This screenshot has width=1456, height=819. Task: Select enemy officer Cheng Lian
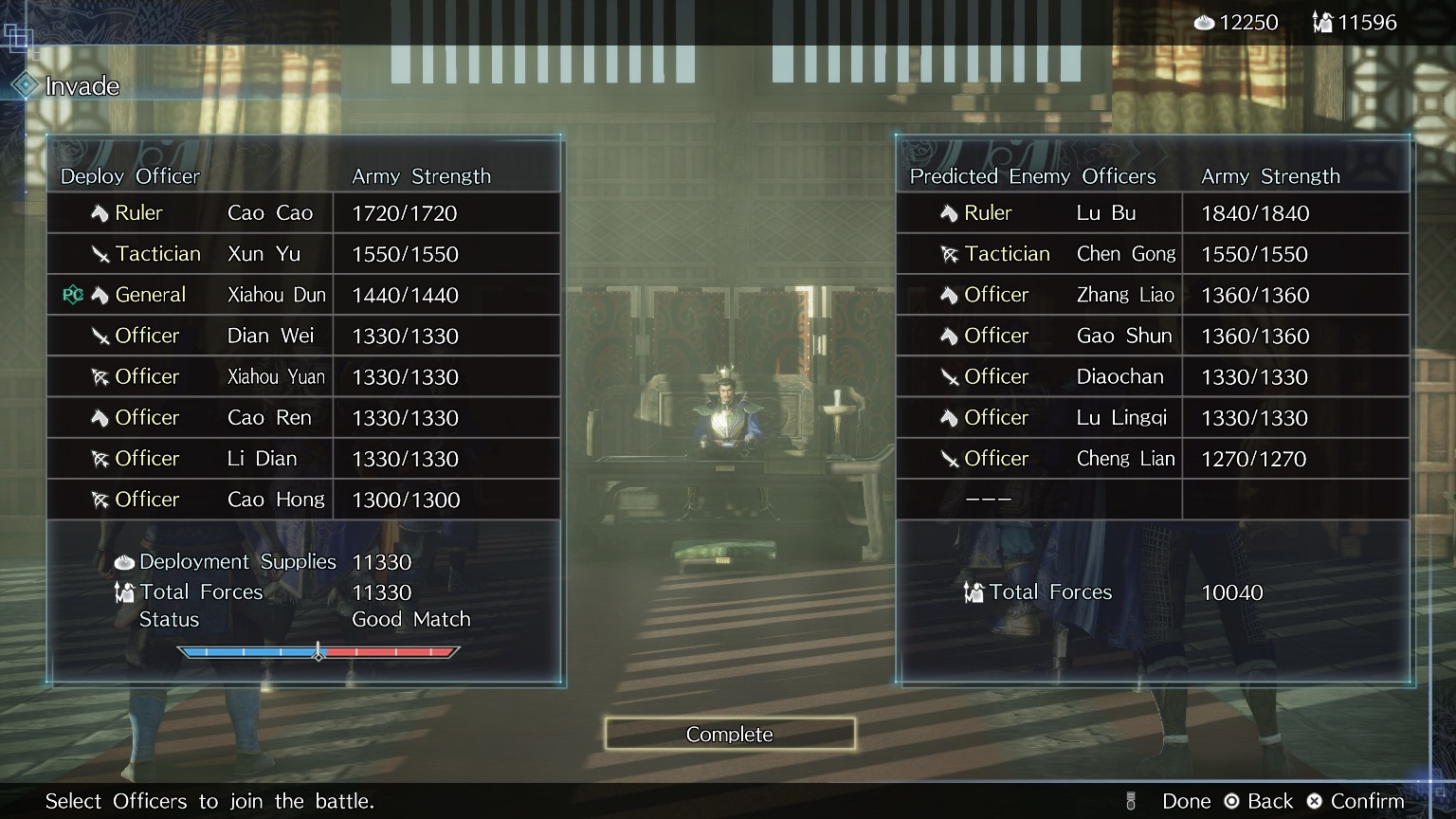click(x=1153, y=458)
